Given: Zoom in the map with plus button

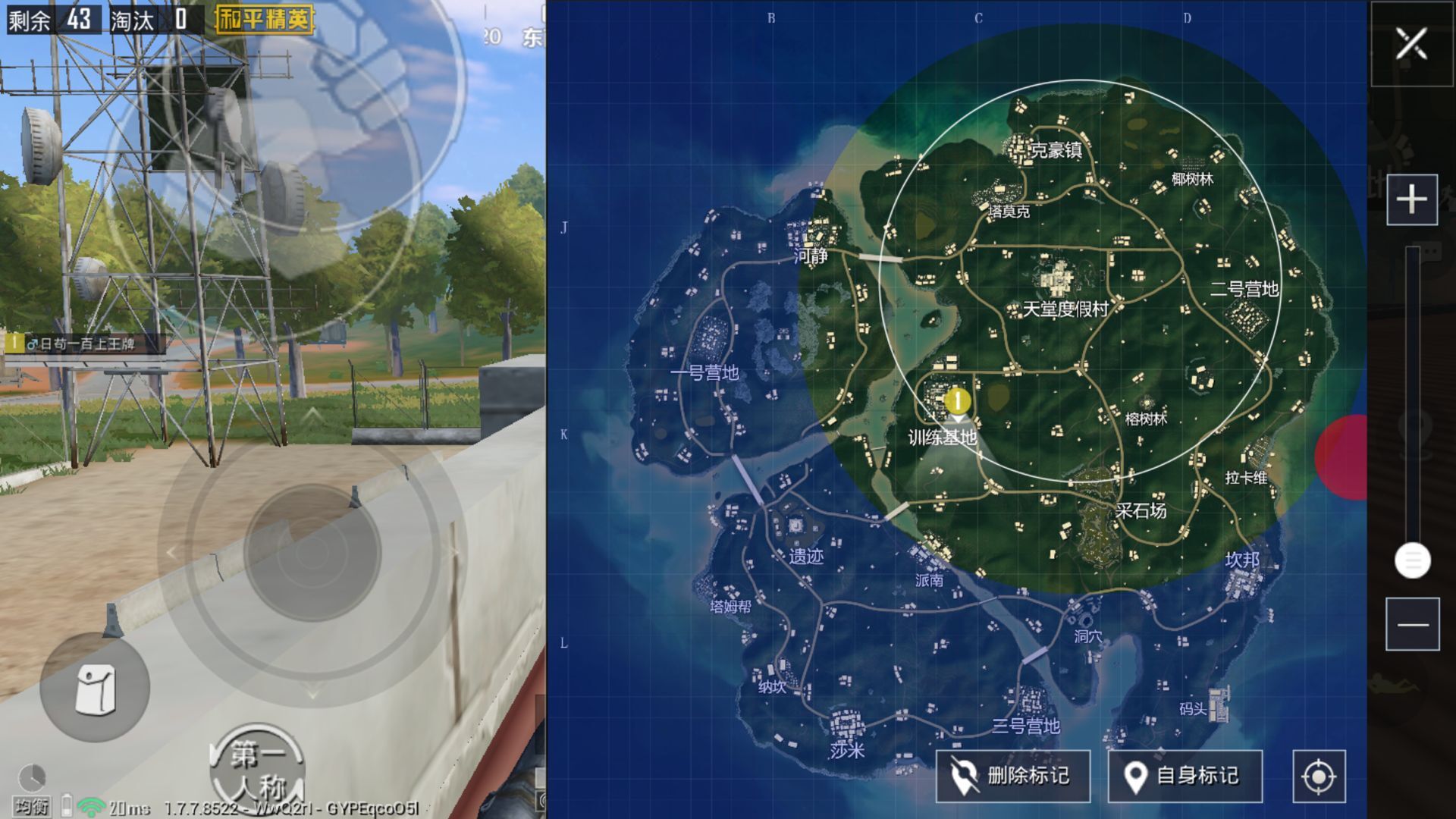Looking at the screenshot, I should click(1411, 200).
